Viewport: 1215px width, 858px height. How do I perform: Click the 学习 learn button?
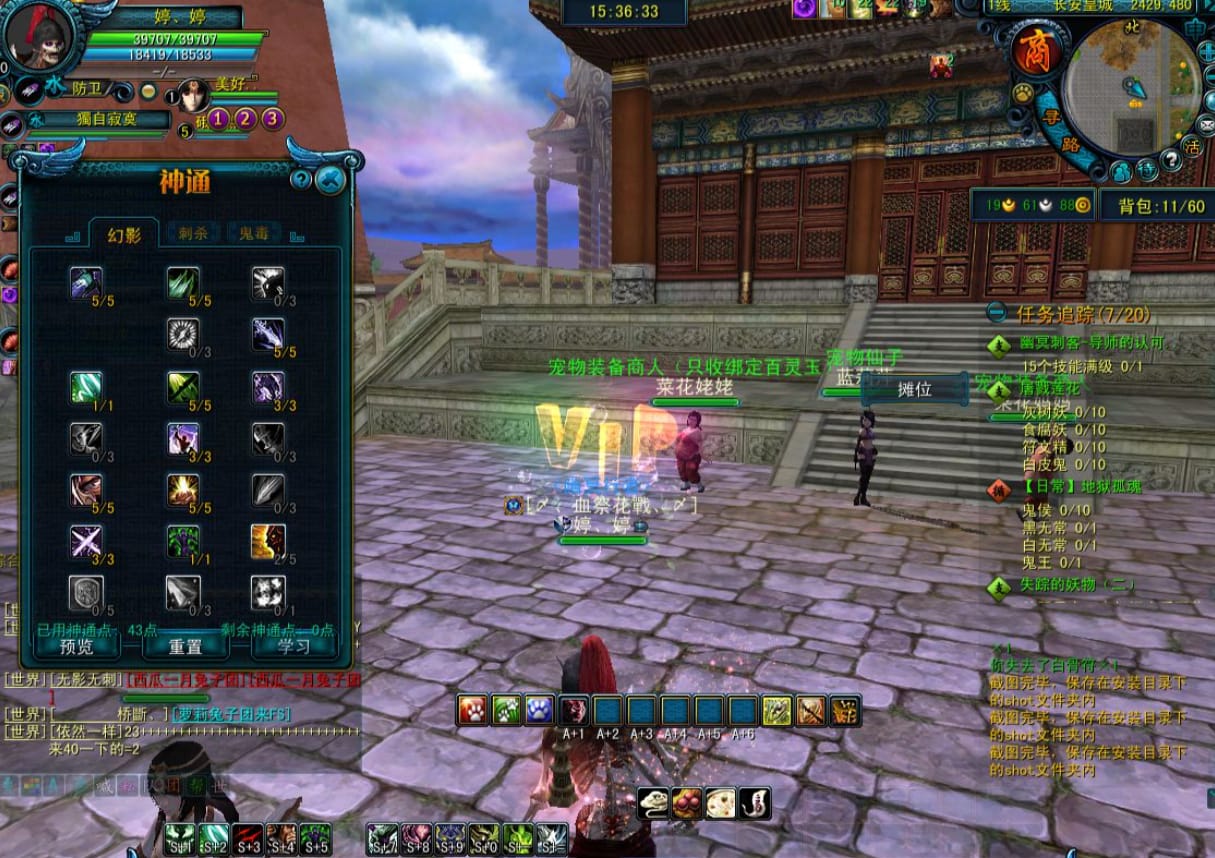point(293,646)
